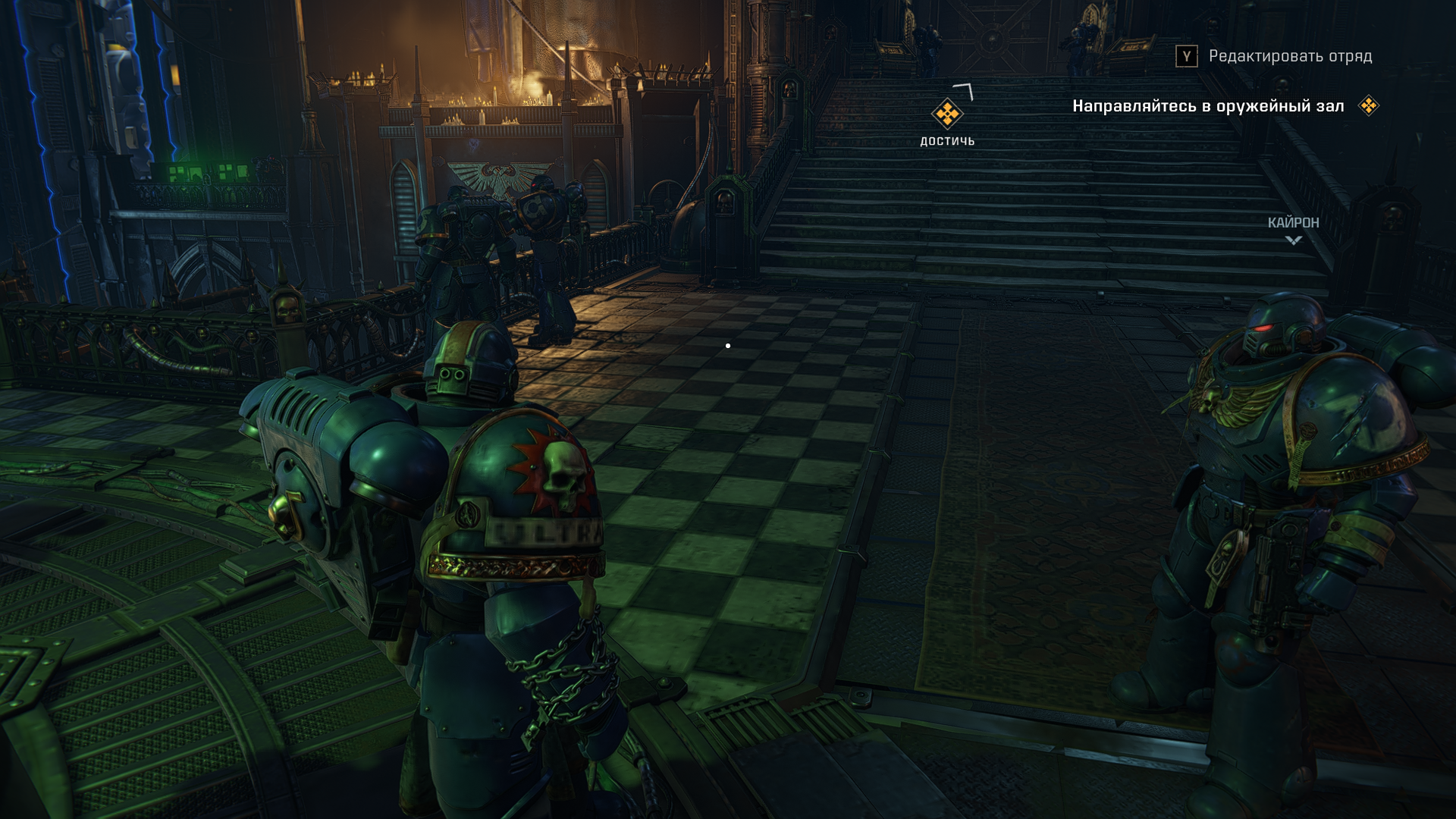Select the waypoint marker above "достичь"
1456x819 pixels.
(947, 114)
